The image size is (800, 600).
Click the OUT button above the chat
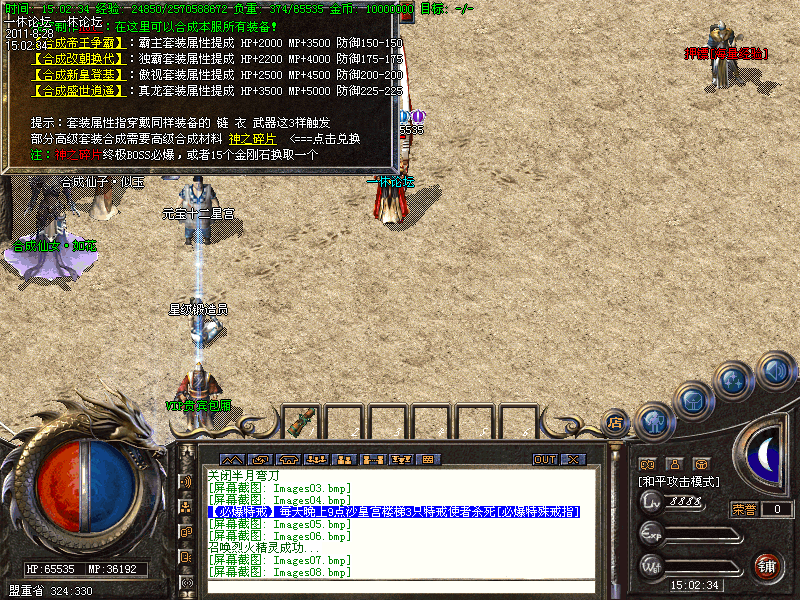pyautogui.click(x=545, y=459)
